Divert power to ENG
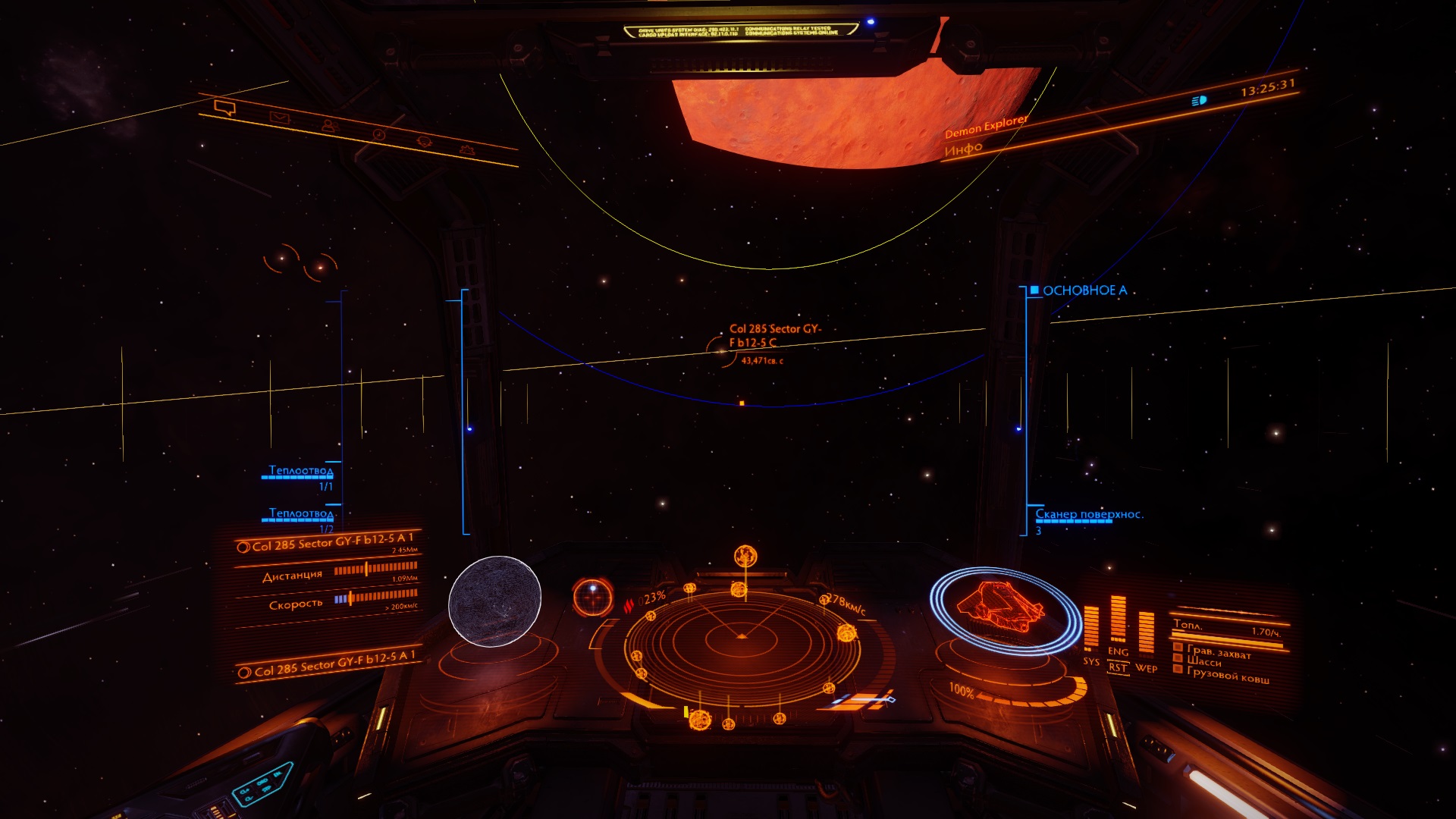 click(1118, 651)
